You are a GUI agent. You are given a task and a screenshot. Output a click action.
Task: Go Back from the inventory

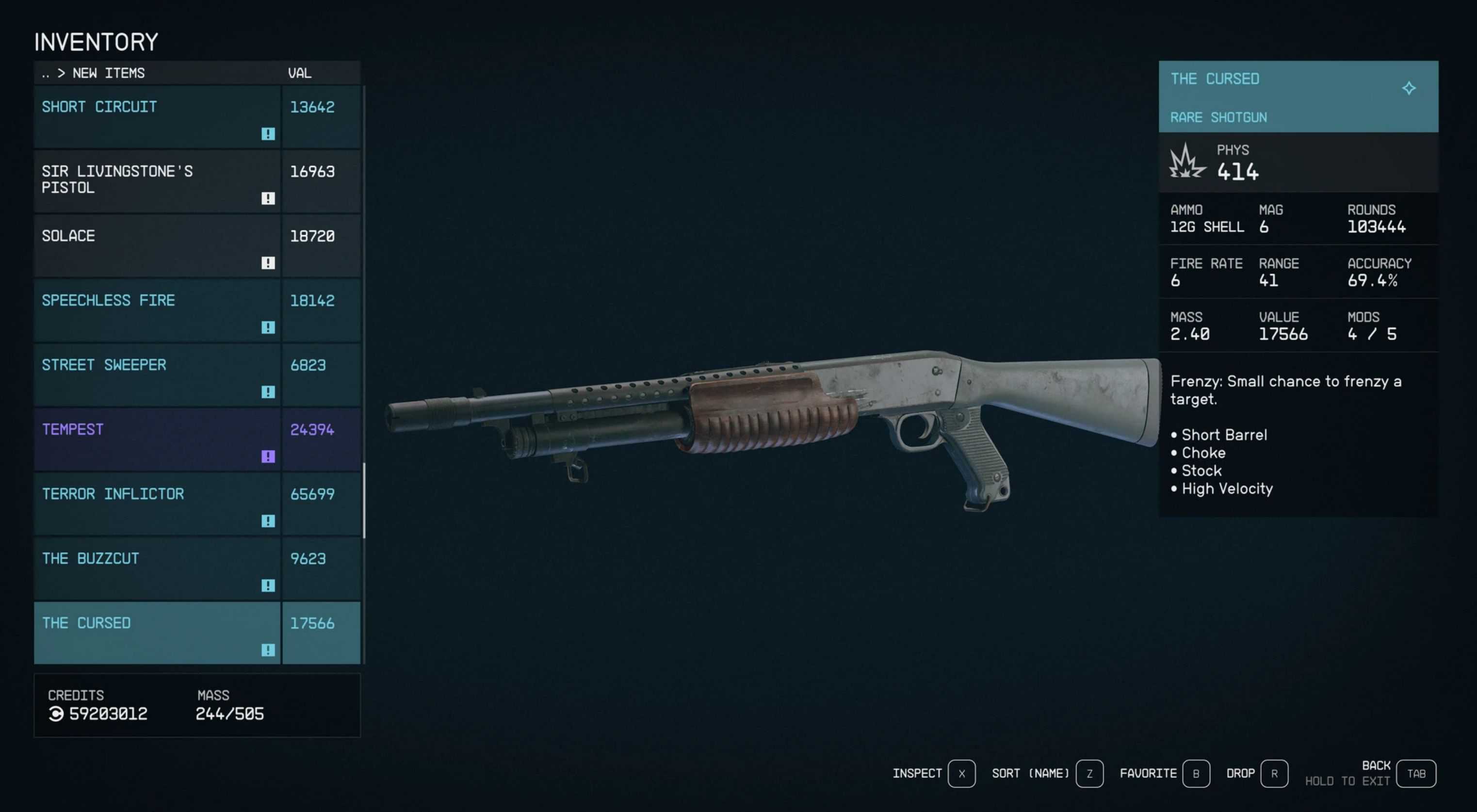[x=1416, y=774]
